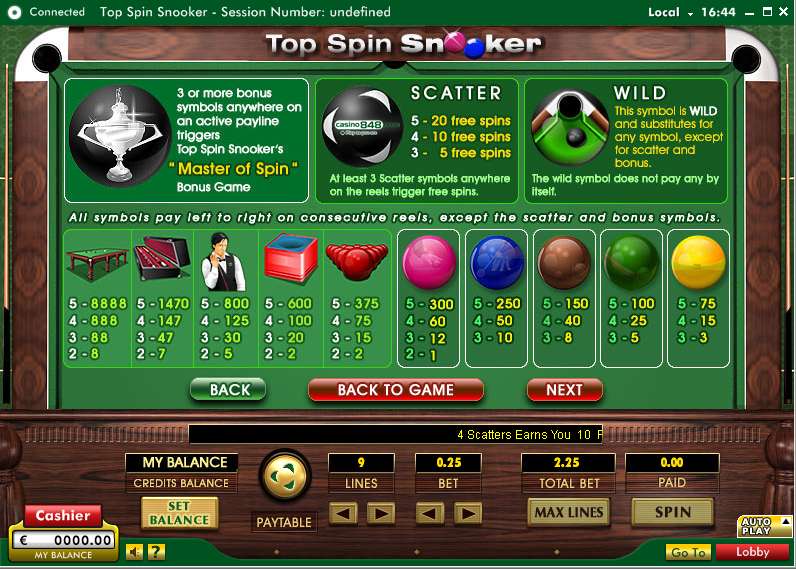
Task: Spin the reels
Action: click(x=672, y=512)
